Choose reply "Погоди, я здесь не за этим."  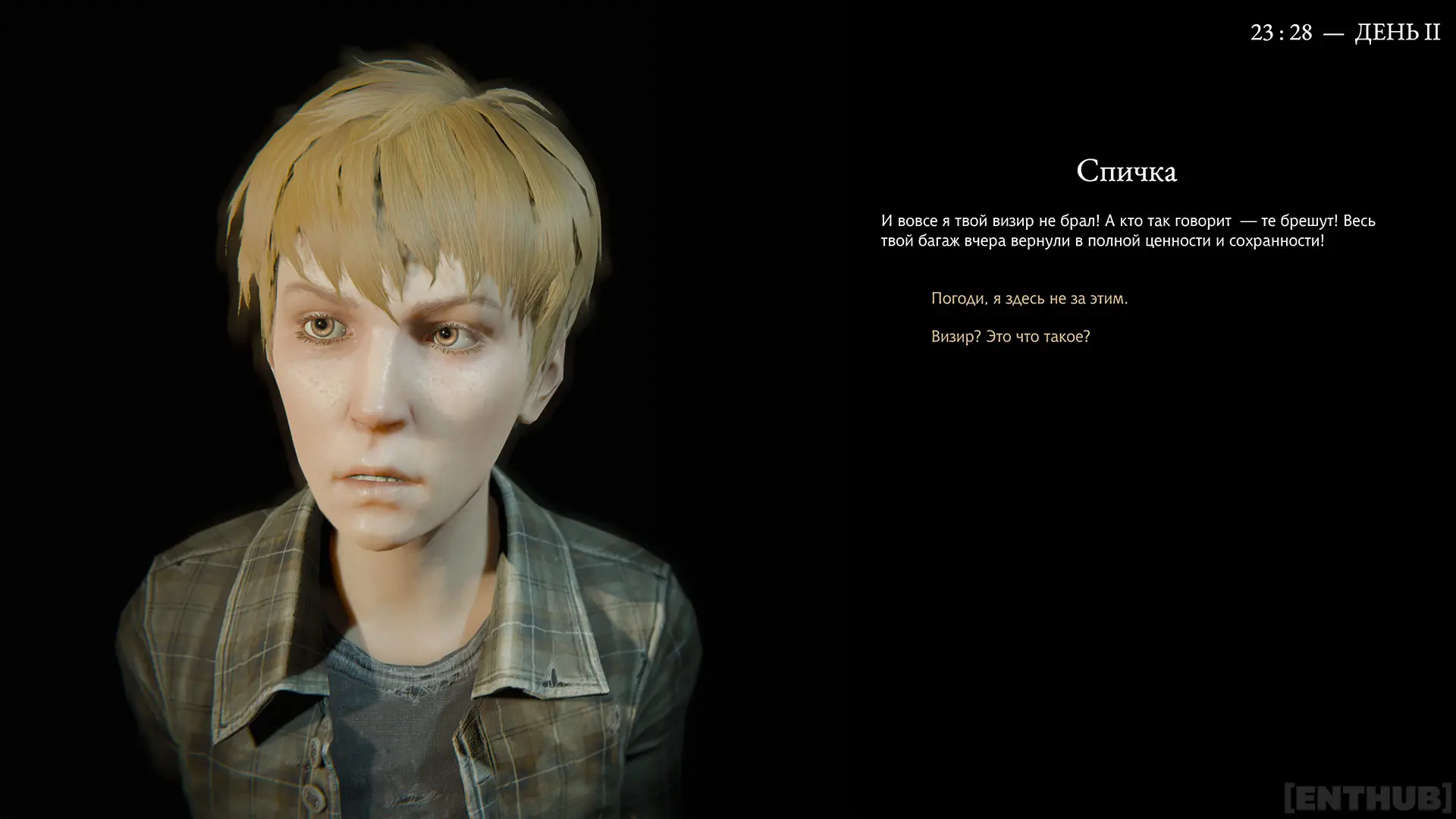tap(1029, 299)
